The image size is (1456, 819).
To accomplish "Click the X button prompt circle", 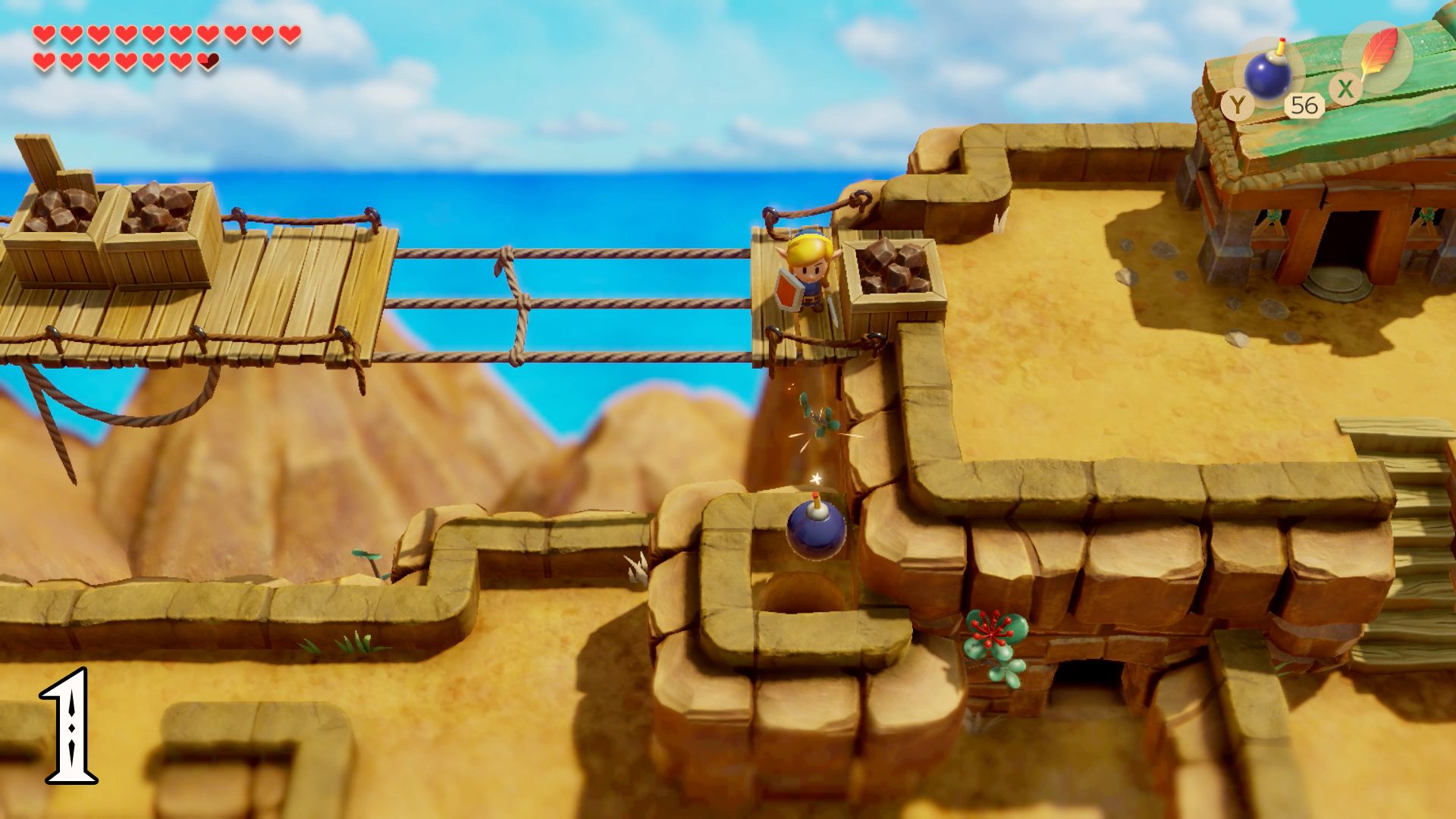I will tap(1346, 89).
